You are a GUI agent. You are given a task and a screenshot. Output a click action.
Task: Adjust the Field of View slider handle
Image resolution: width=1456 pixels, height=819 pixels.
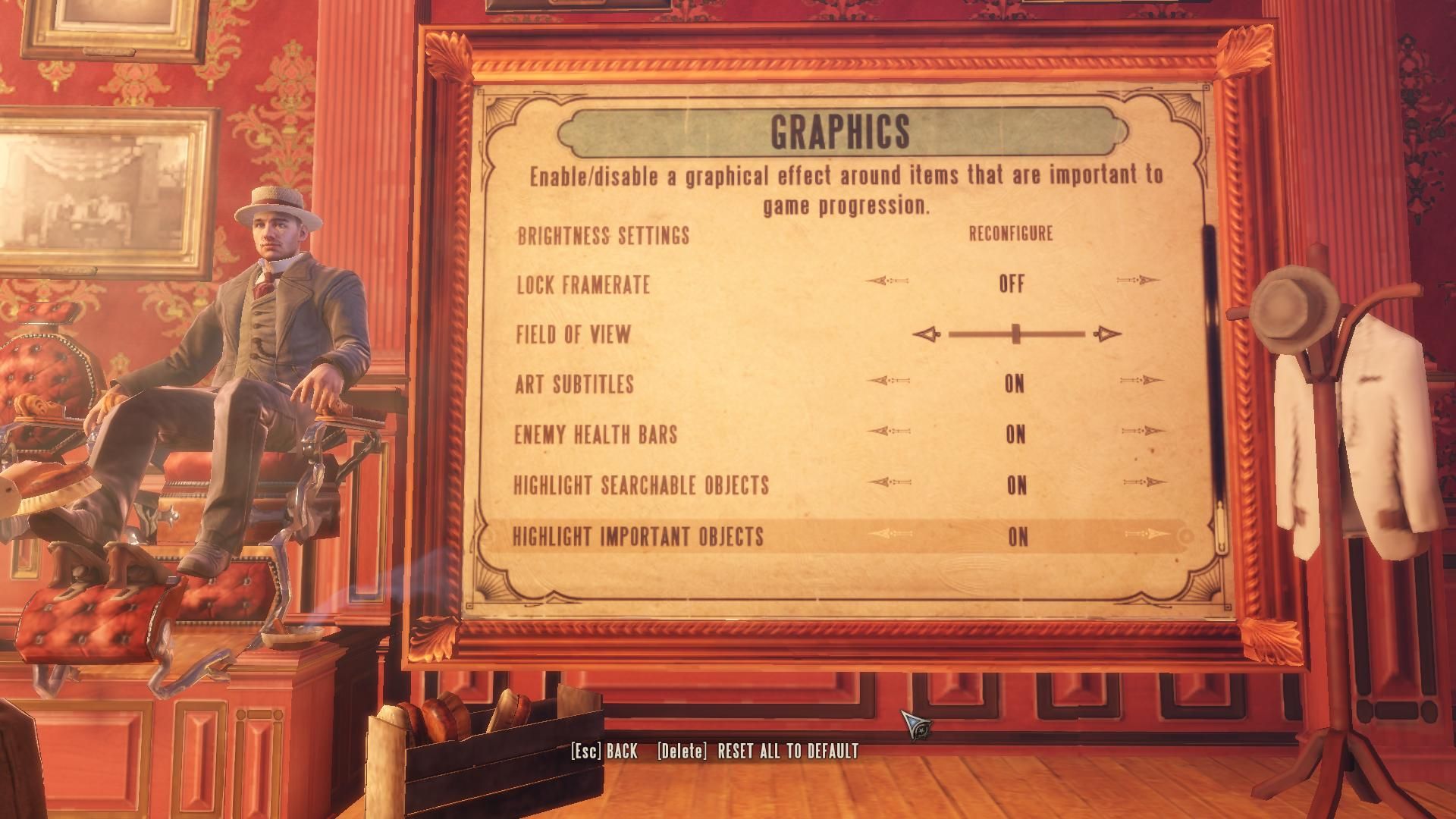tap(1016, 334)
